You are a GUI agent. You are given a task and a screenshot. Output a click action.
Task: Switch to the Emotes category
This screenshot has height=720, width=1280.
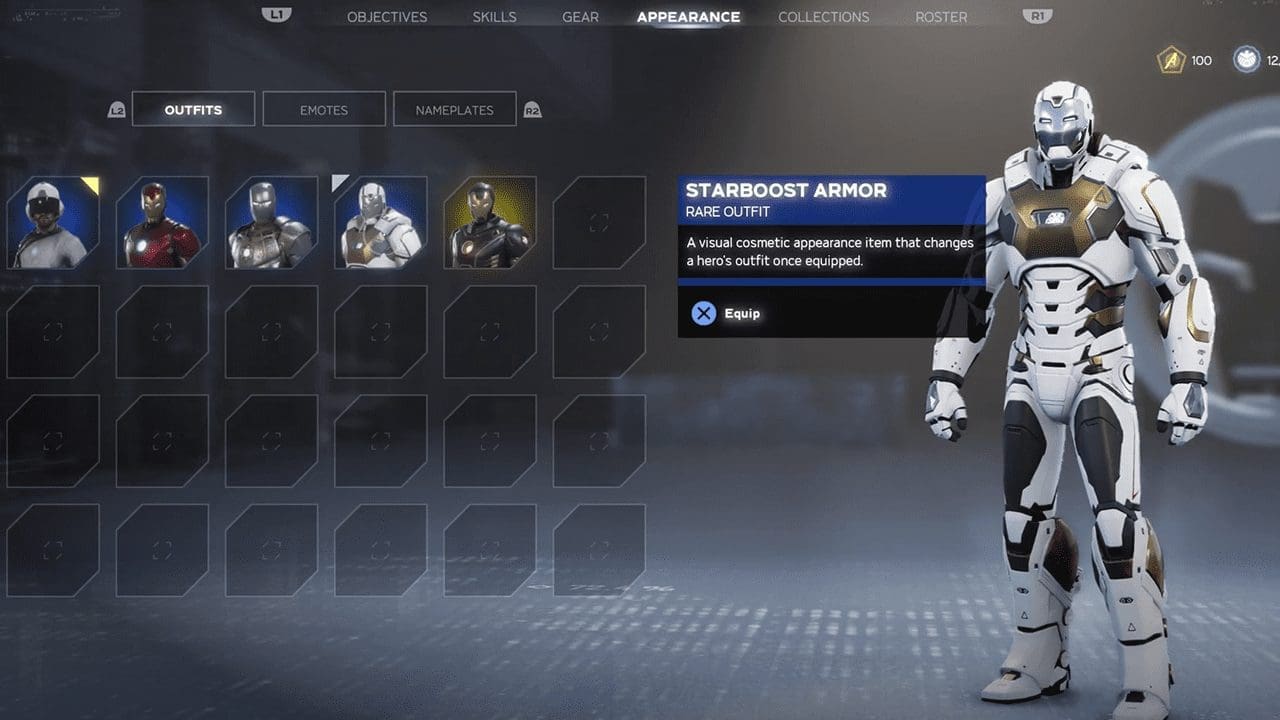pos(324,110)
